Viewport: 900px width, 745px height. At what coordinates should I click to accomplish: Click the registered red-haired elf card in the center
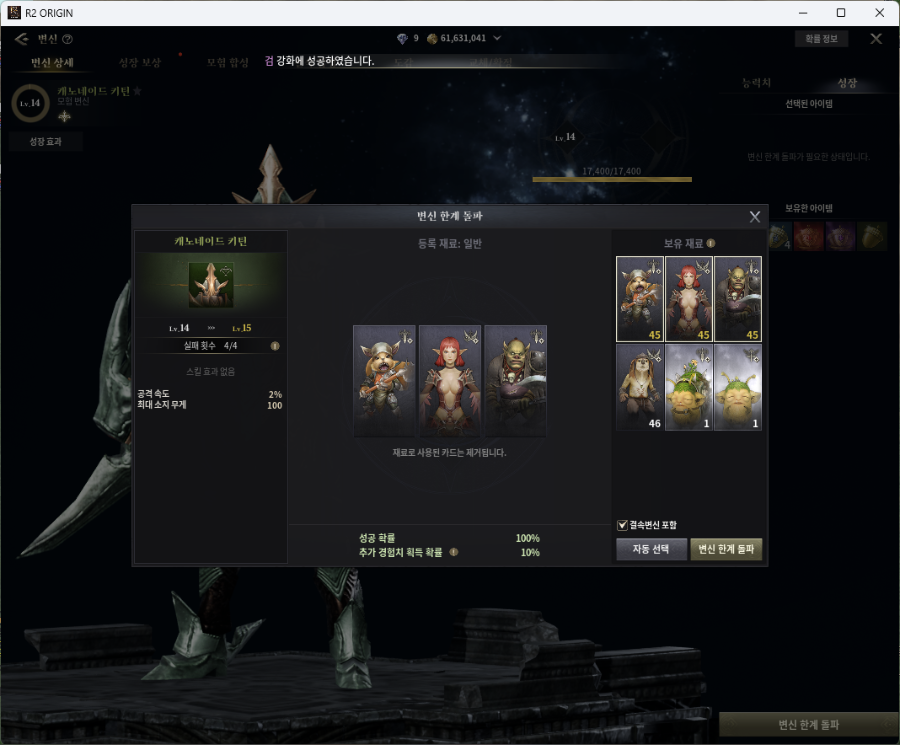450,380
